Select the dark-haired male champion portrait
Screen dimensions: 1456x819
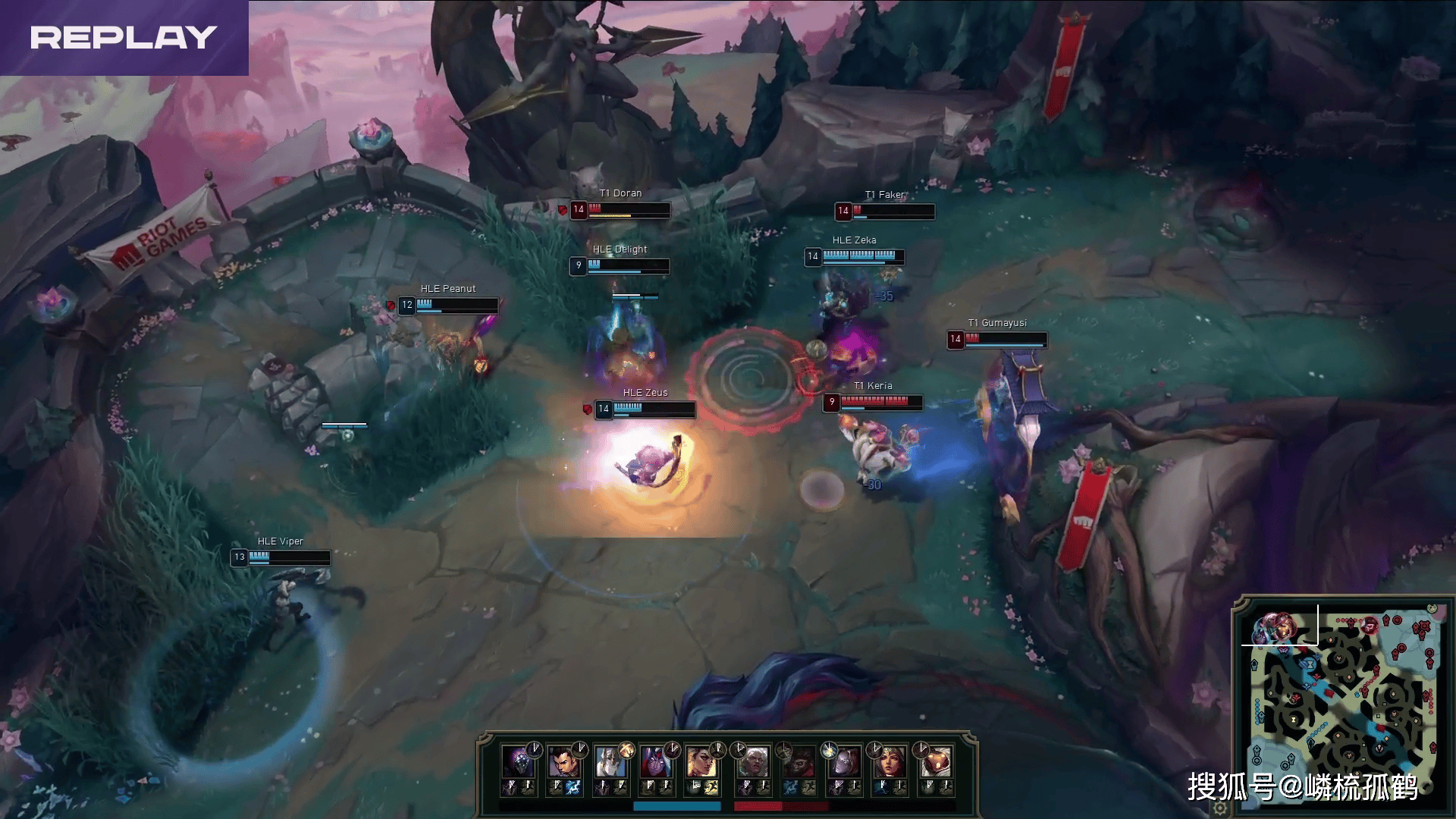(x=563, y=761)
